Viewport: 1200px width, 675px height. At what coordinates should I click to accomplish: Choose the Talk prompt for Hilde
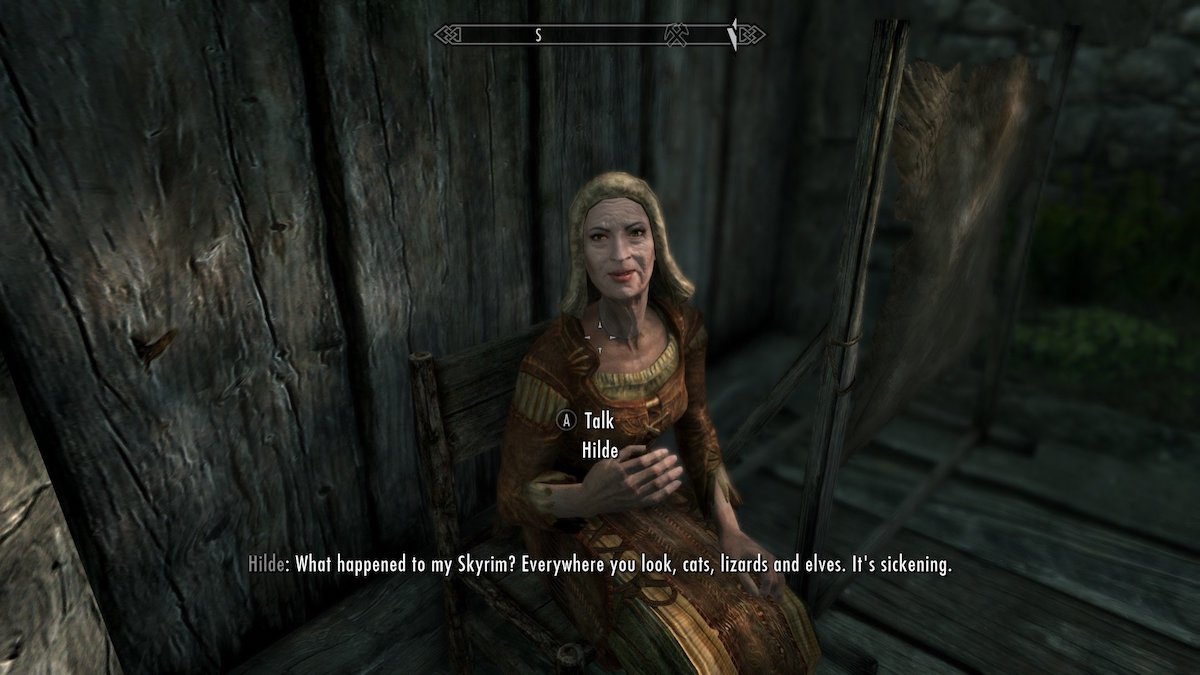tap(599, 422)
